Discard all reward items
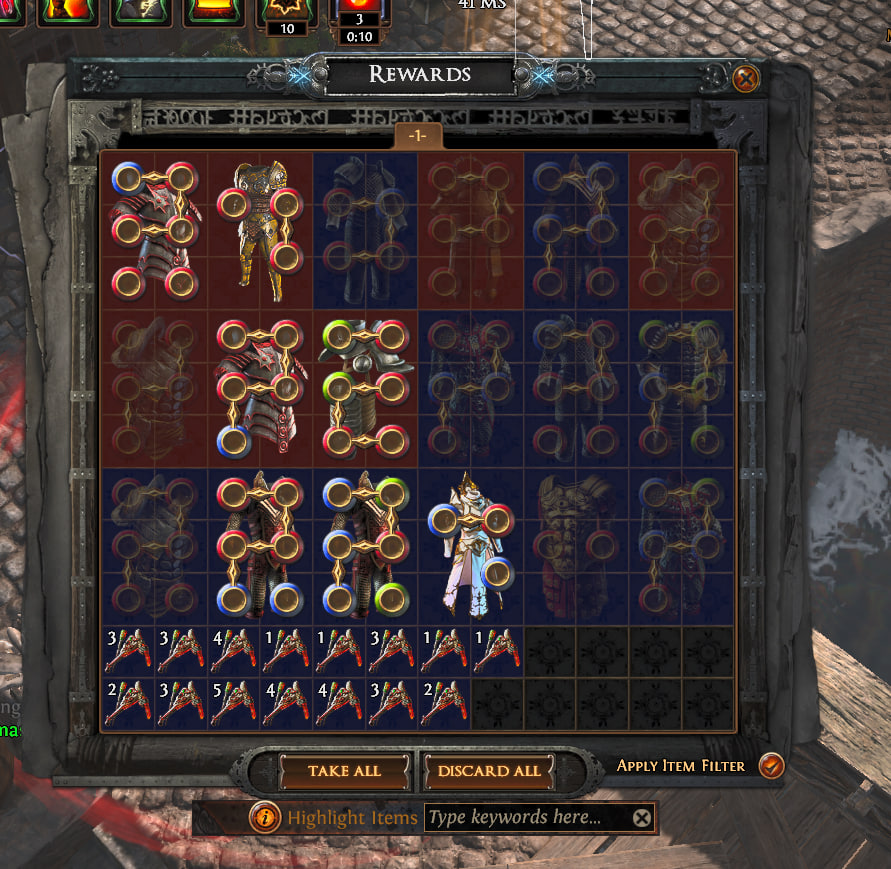Viewport: 891px width, 869px height. pyautogui.click(x=489, y=771)
